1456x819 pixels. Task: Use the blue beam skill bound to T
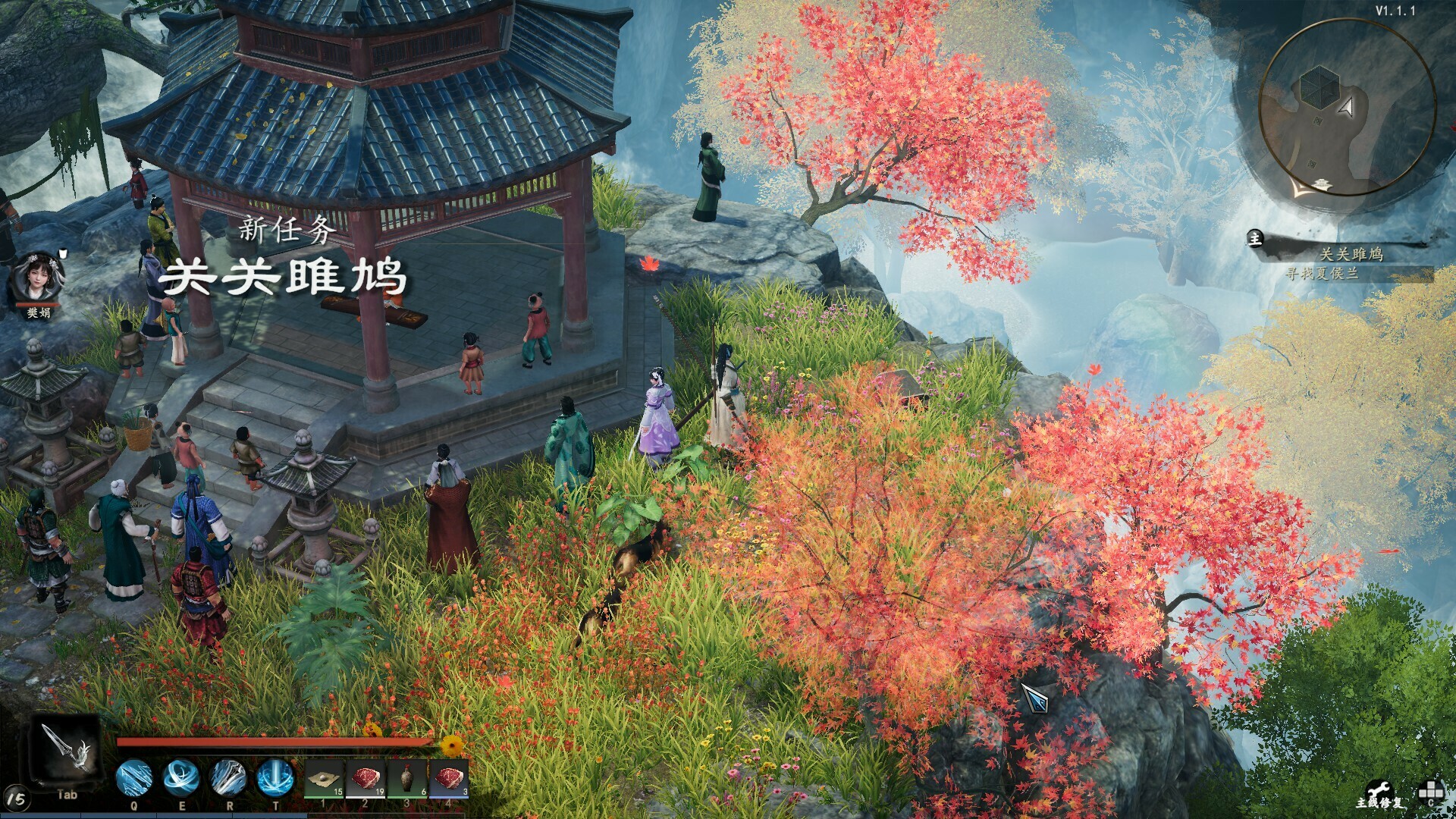click(275, 777)
